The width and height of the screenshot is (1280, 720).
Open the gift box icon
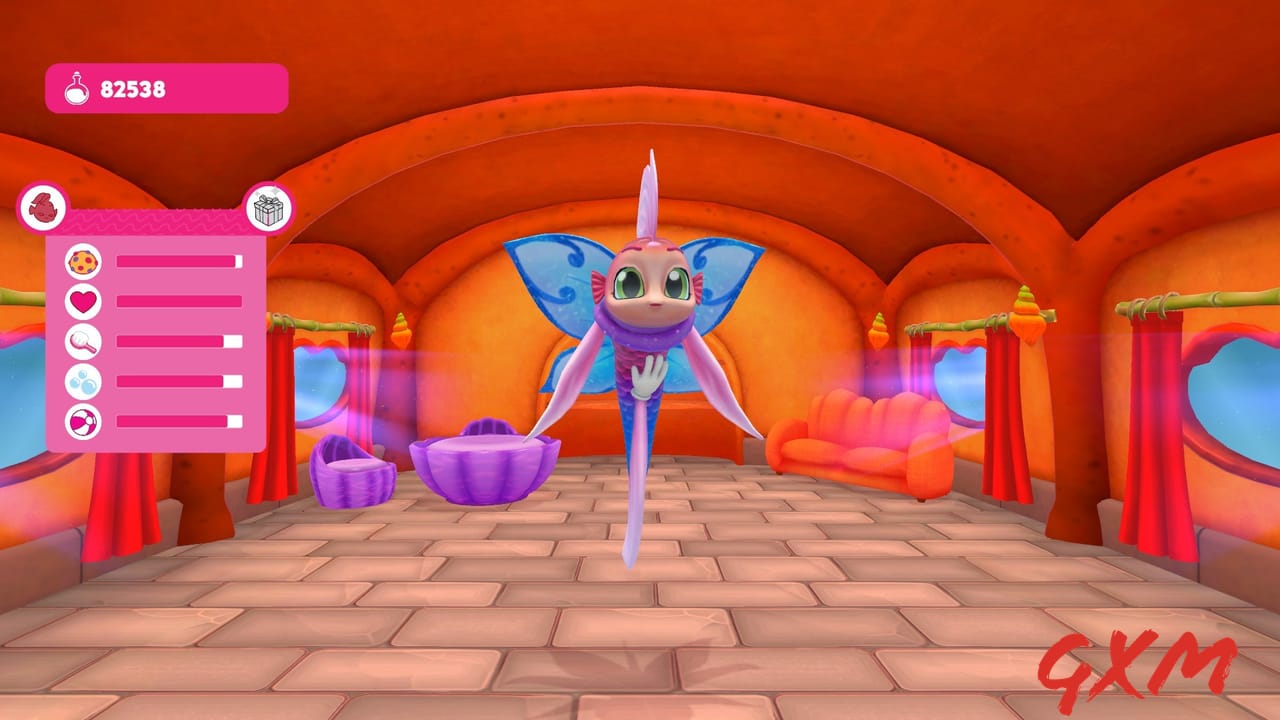(270, 209)
